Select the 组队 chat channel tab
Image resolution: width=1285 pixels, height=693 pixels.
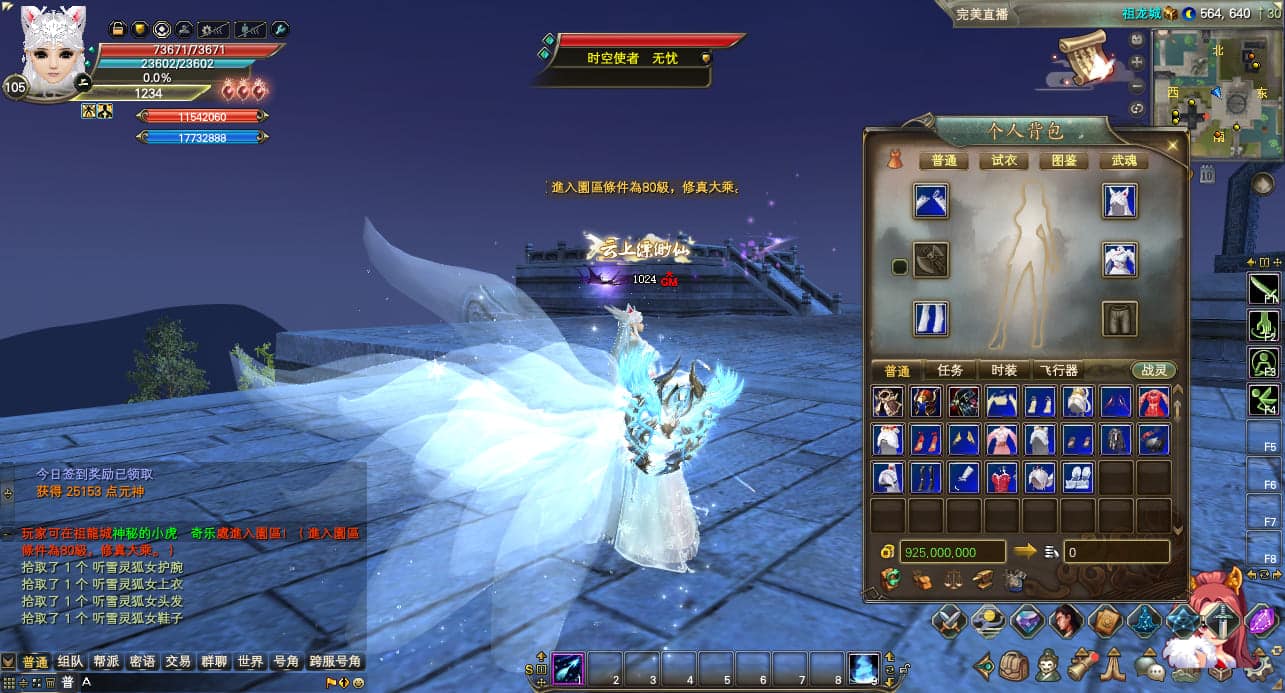click(70, 662)
